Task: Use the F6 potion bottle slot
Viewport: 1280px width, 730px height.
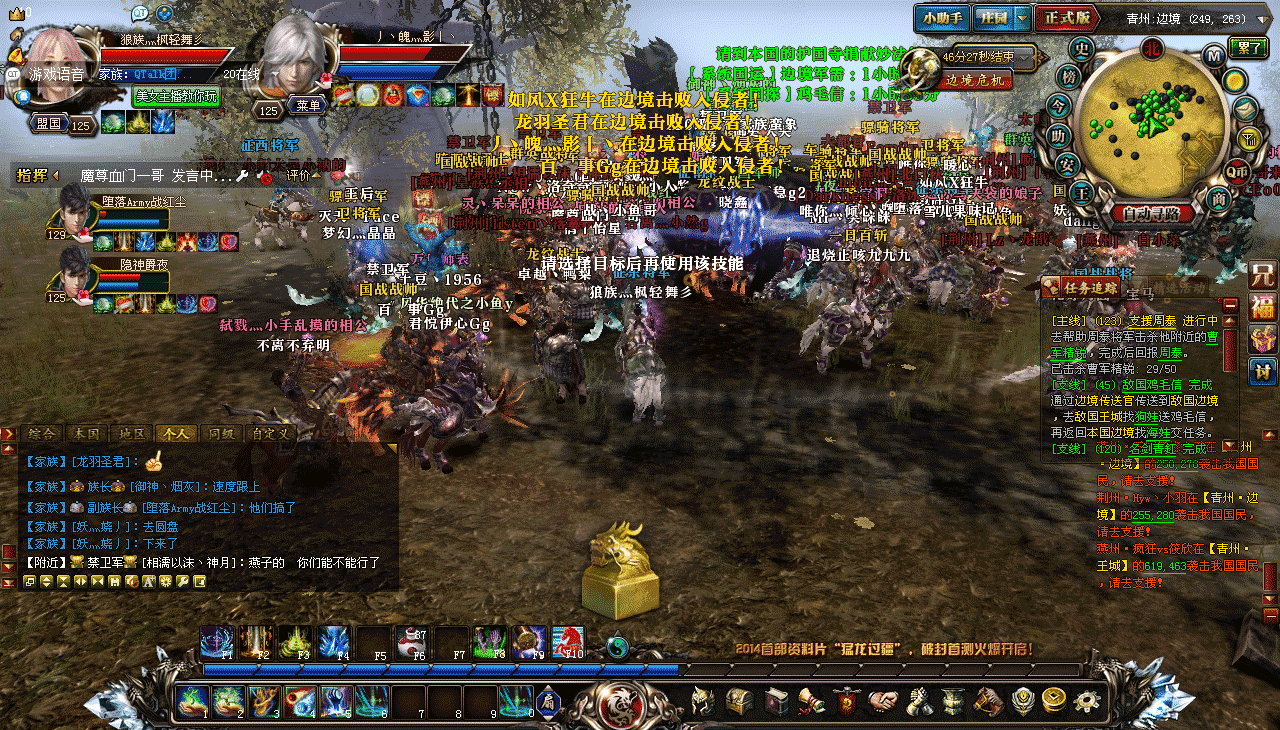Action: click(410, 640)
